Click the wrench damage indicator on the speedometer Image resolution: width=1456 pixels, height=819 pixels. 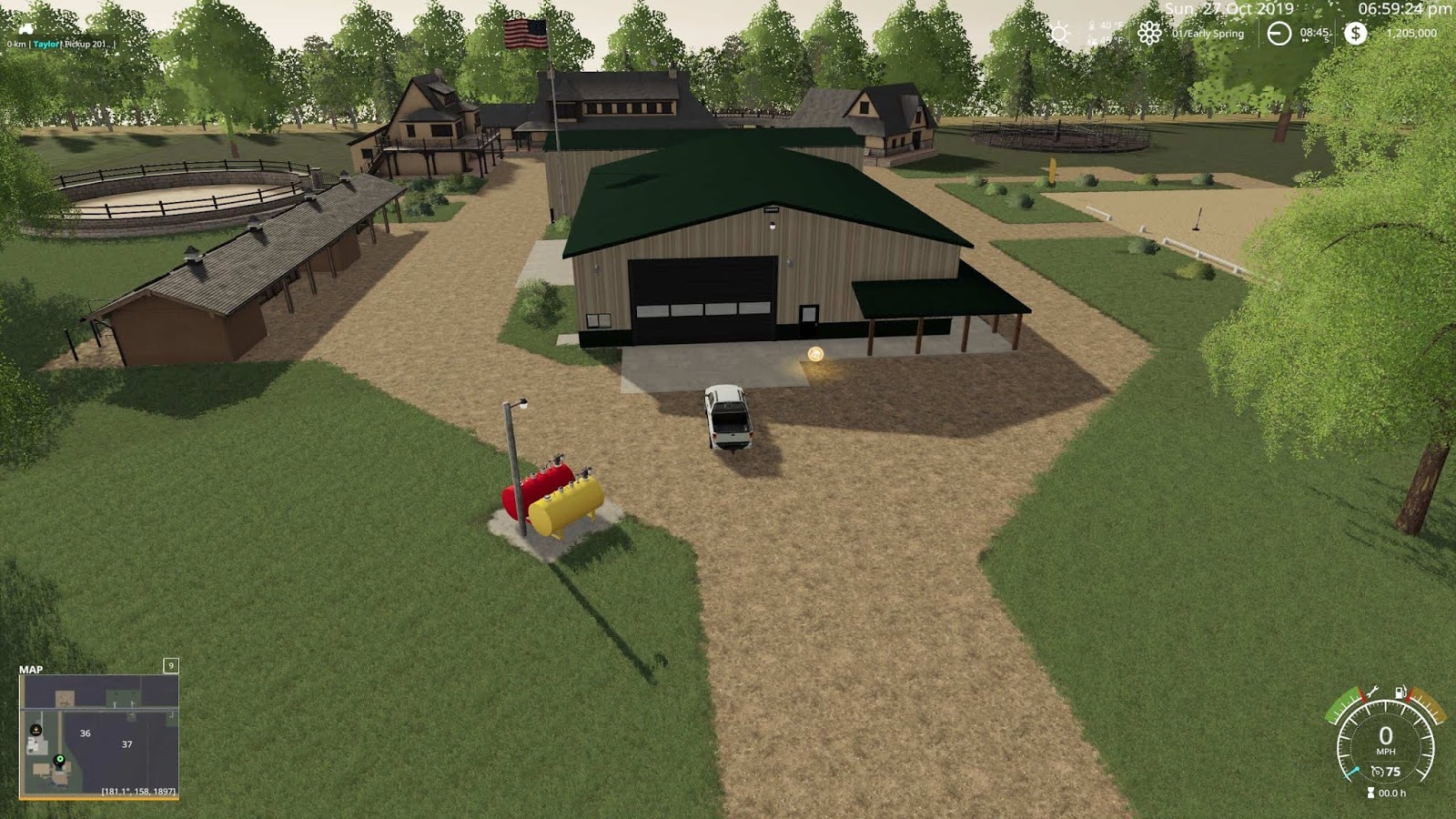(1373, 692)
